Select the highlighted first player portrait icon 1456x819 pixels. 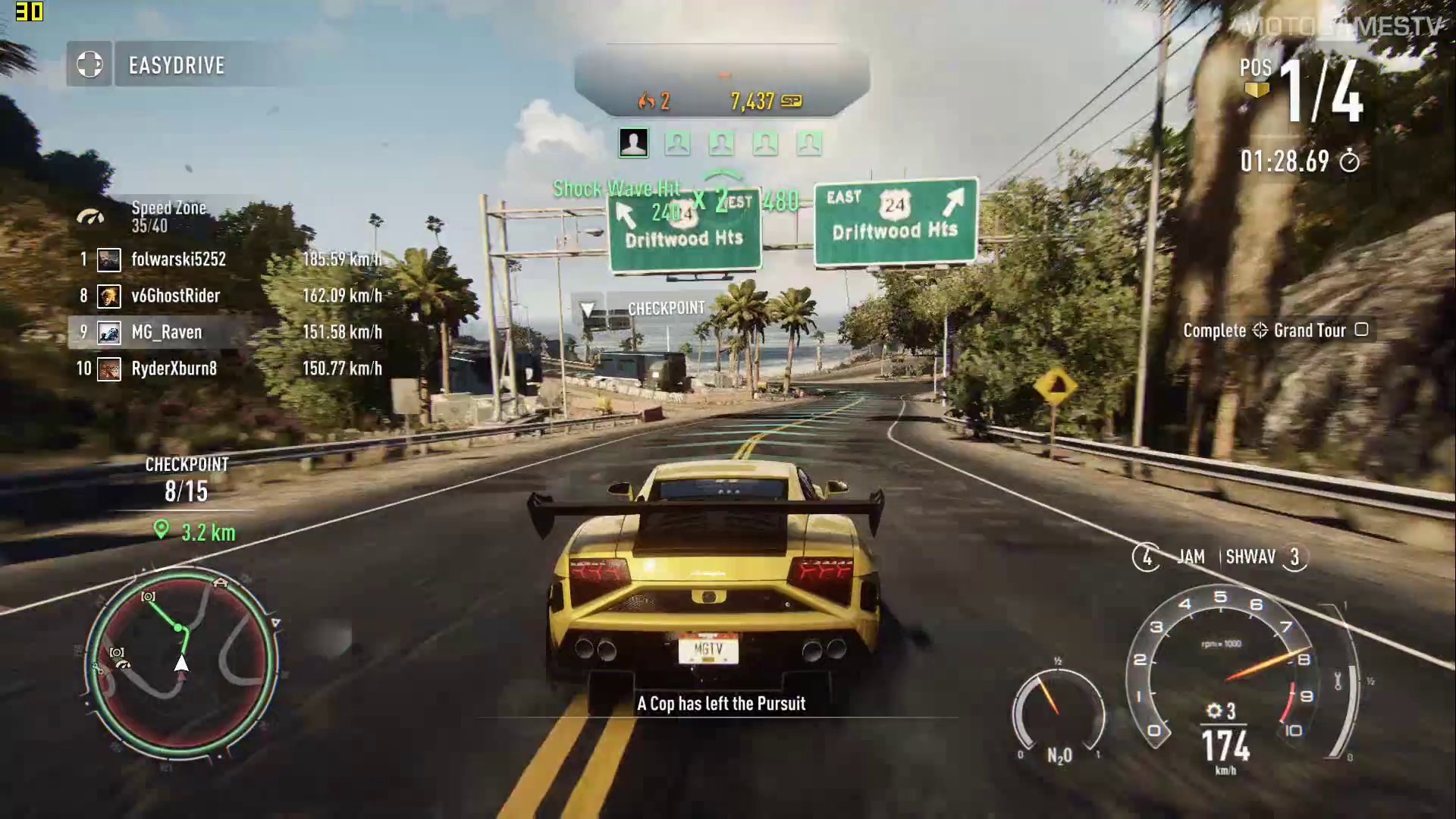pyautogui.click(x=633, y=143)
